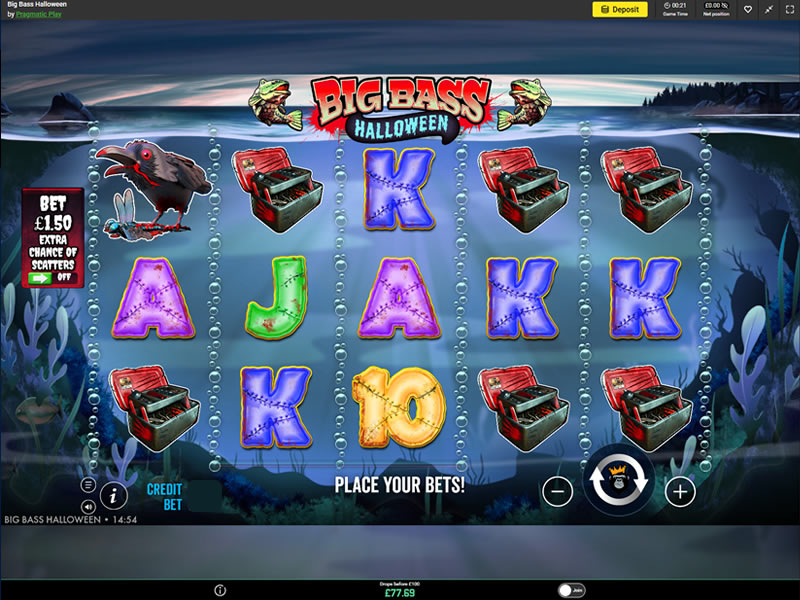Add the game to favourites with the heart
Screen dimensions: 800x600
pyautogui.click(x=747, y=9)
